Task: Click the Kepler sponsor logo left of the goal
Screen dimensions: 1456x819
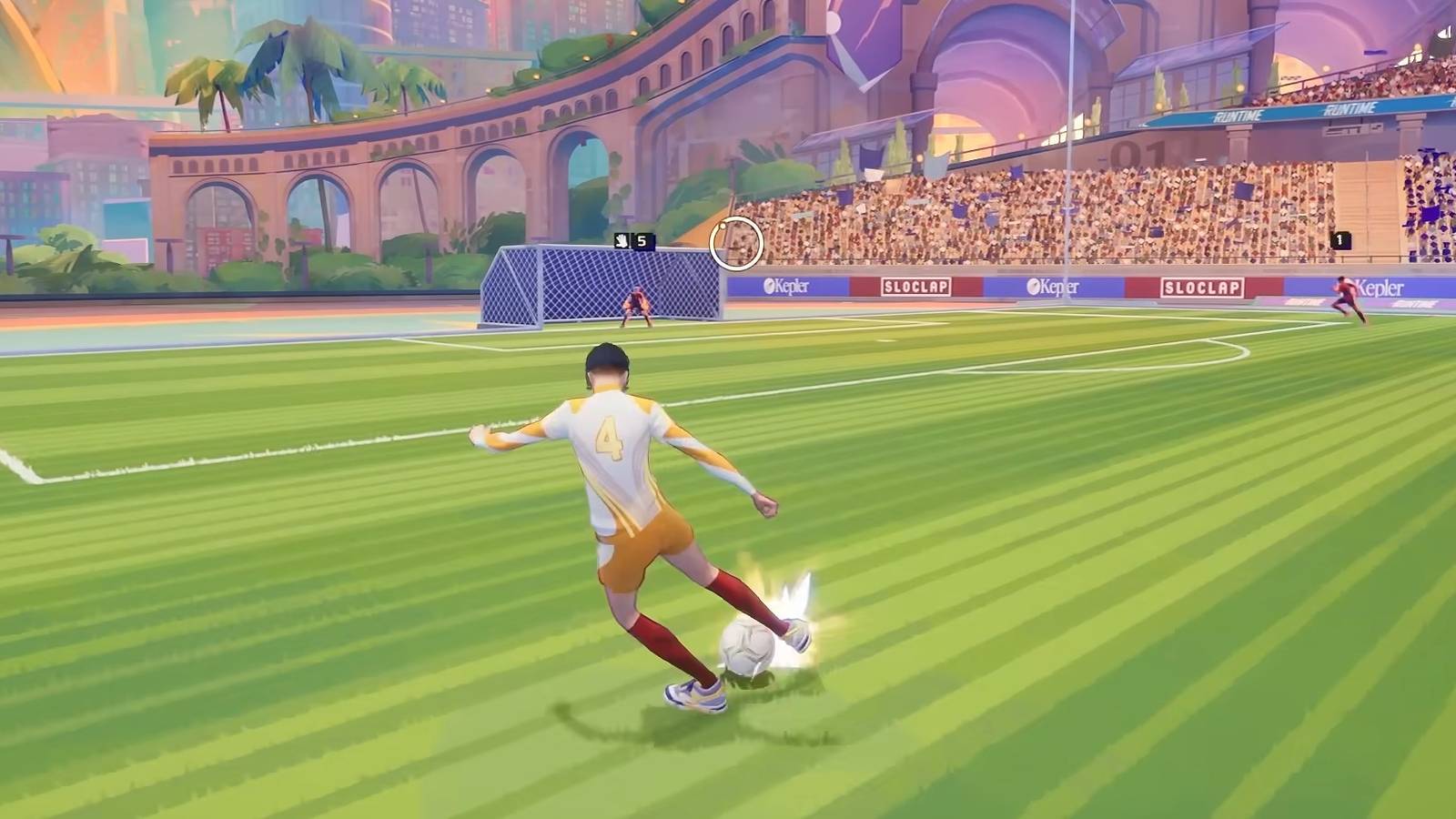Action: 787,286
